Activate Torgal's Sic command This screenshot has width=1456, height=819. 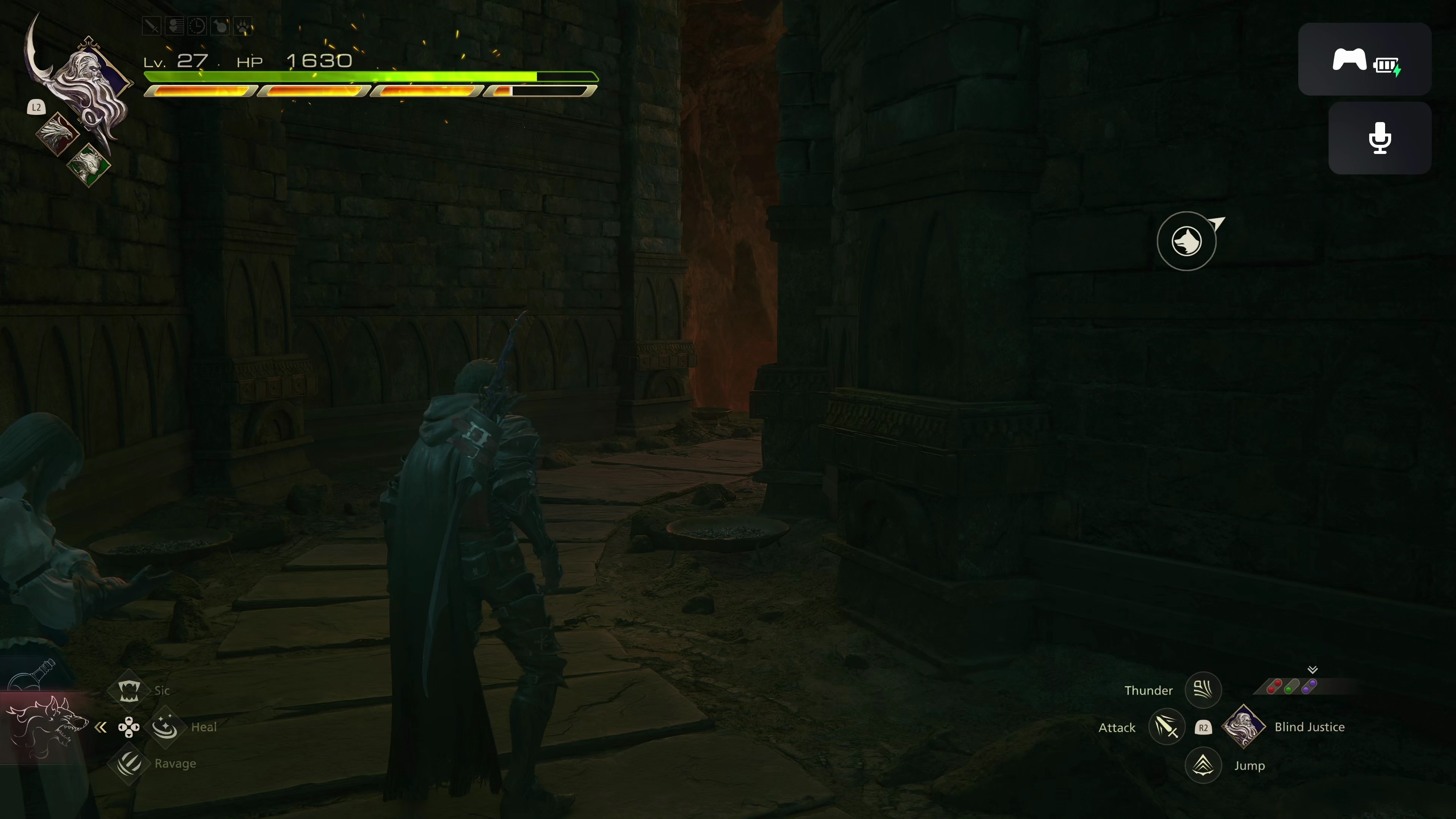(x=129, y=690)
